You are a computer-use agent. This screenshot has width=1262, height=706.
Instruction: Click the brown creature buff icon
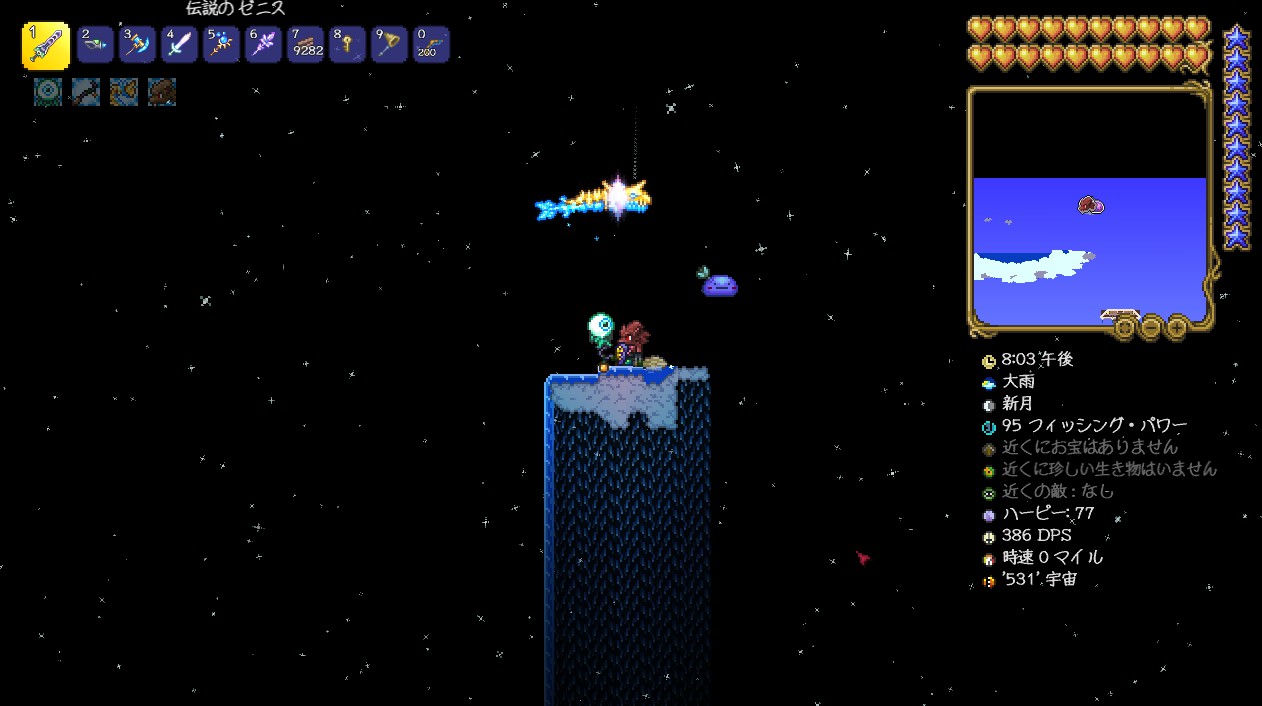pos(162,92)
